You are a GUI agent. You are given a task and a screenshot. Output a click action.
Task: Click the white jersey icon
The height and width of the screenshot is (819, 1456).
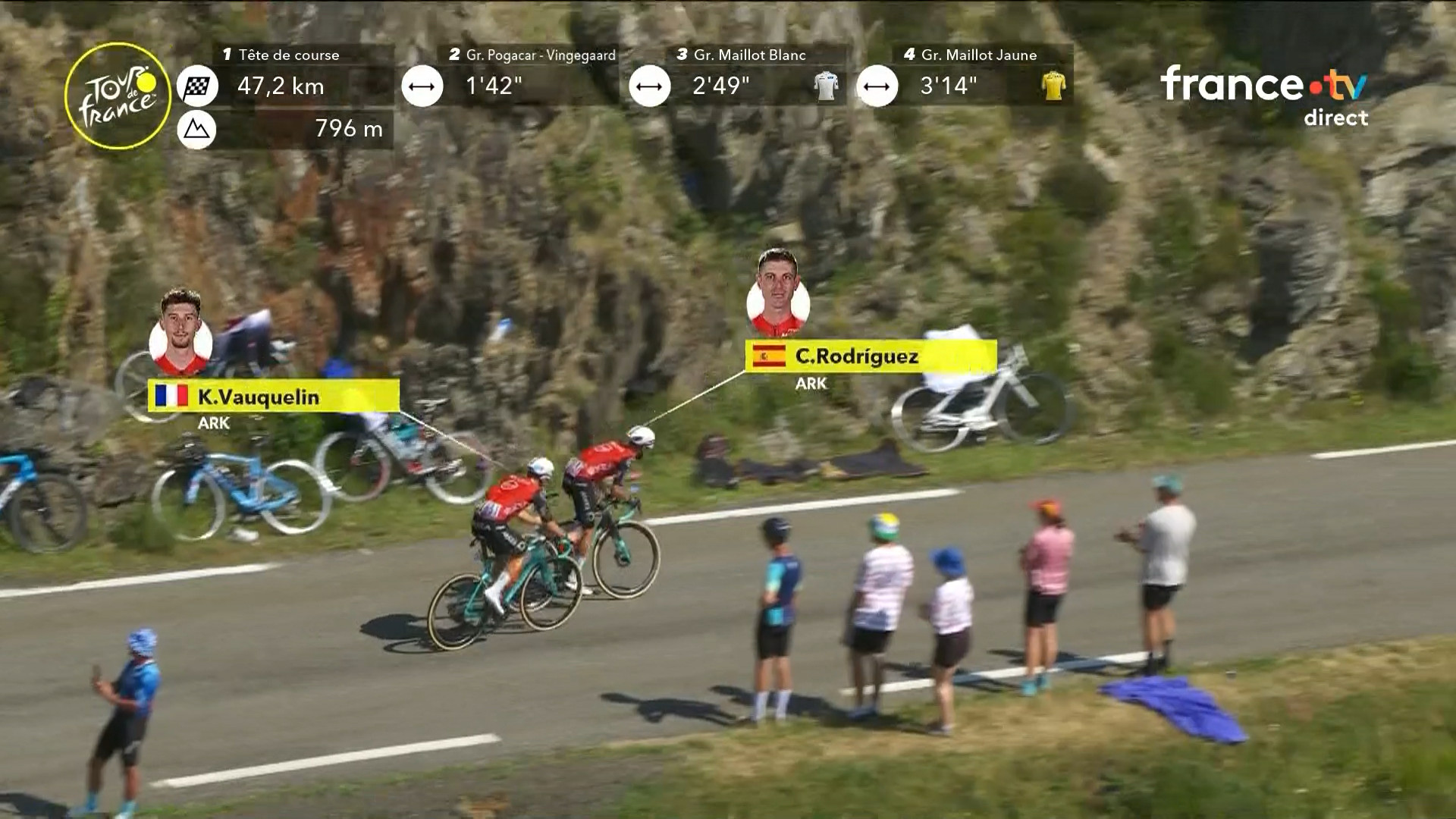(826, 86)
